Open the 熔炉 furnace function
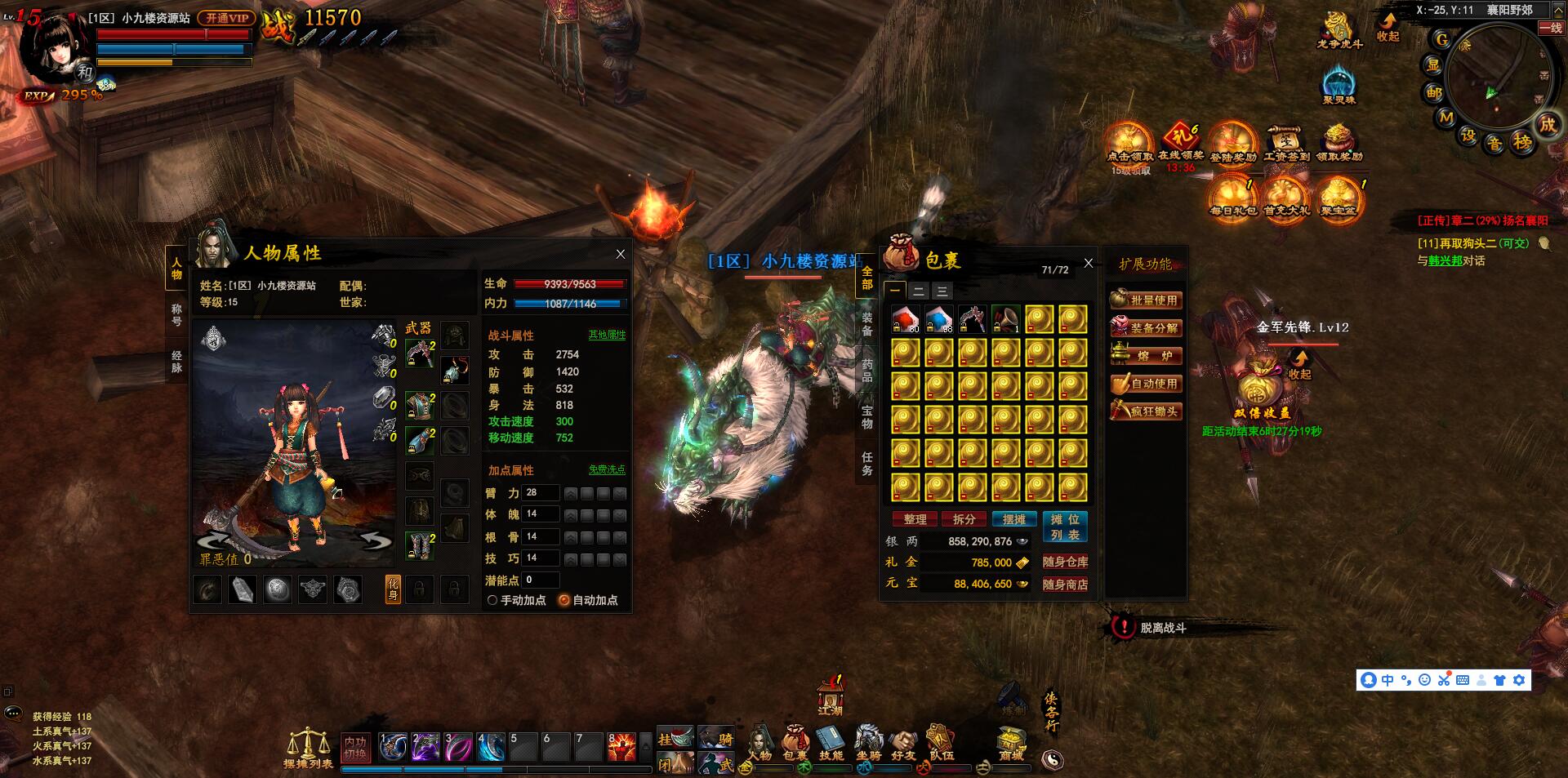 point(1146,356)
